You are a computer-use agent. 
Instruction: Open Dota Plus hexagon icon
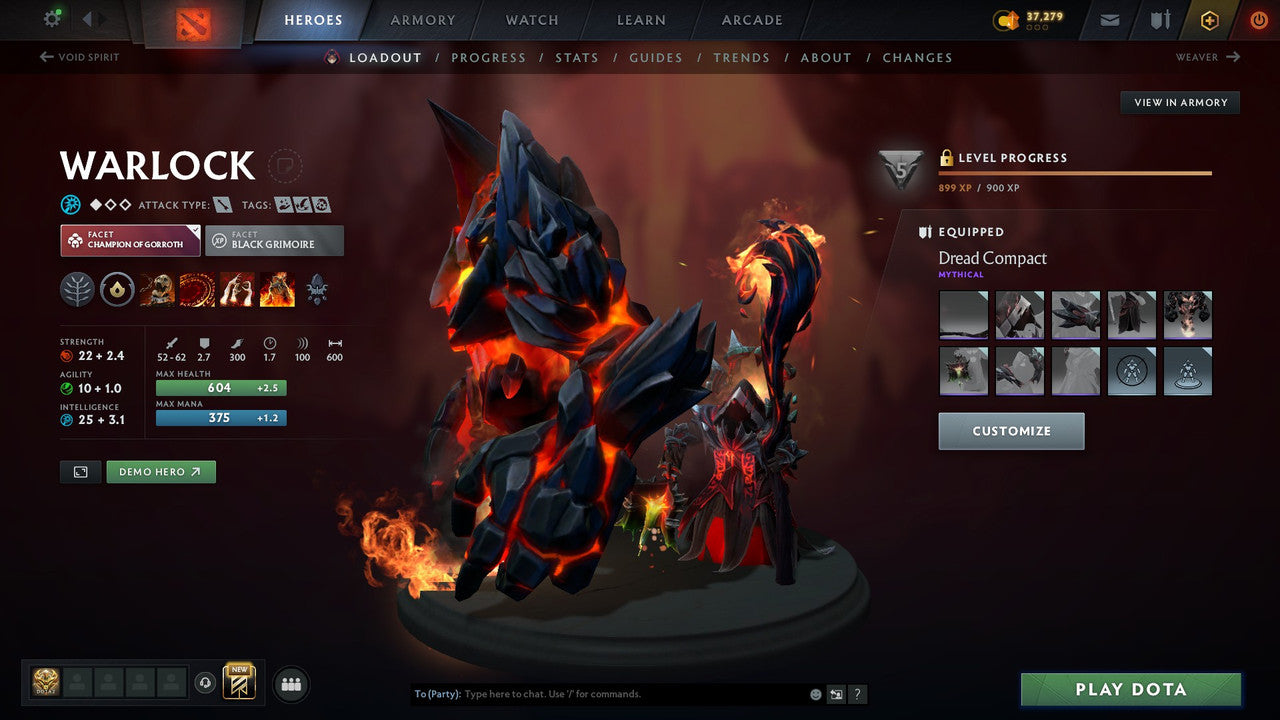tap(1209, 19)
